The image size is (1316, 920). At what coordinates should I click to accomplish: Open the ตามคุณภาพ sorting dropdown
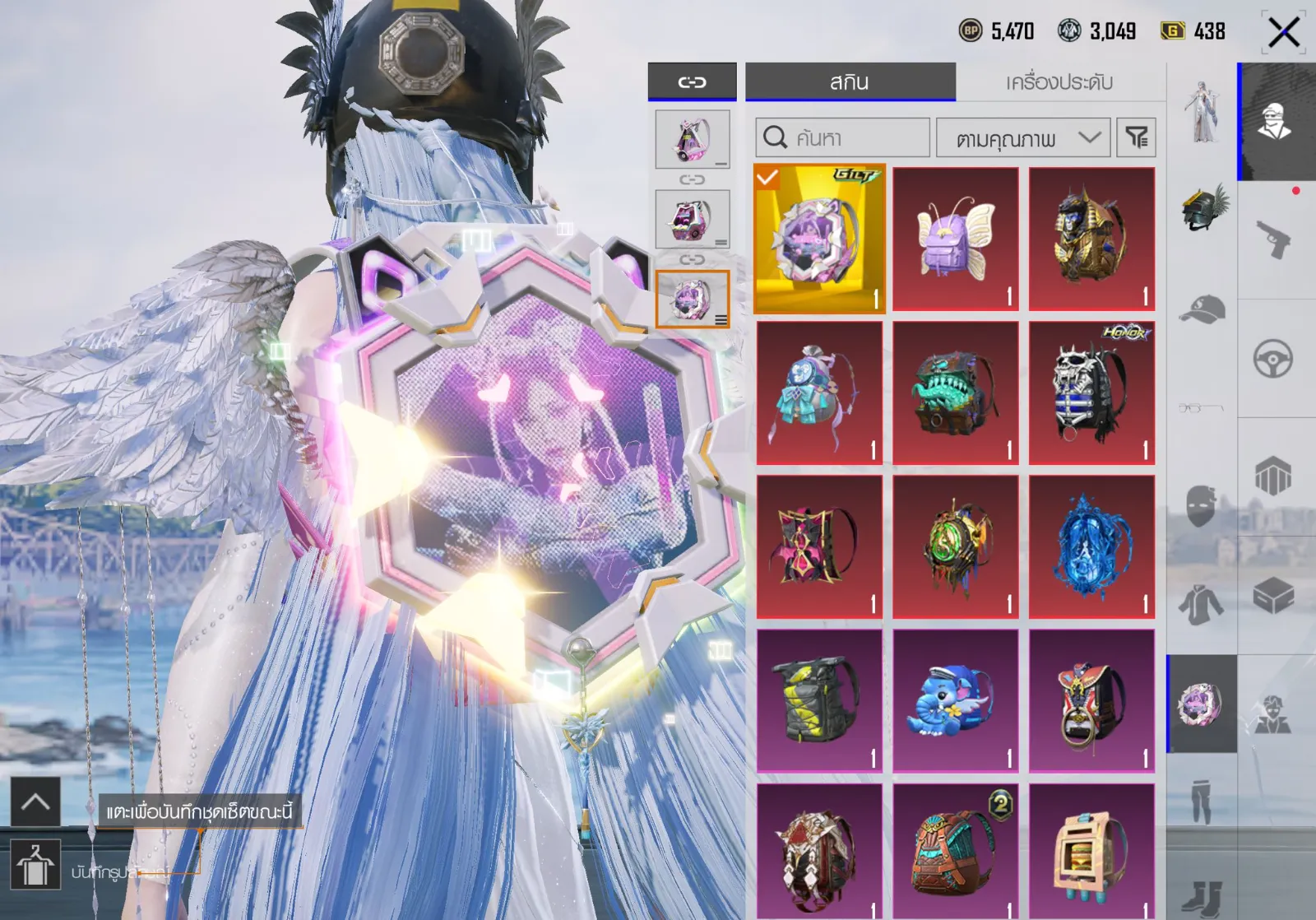[1023, 137]
